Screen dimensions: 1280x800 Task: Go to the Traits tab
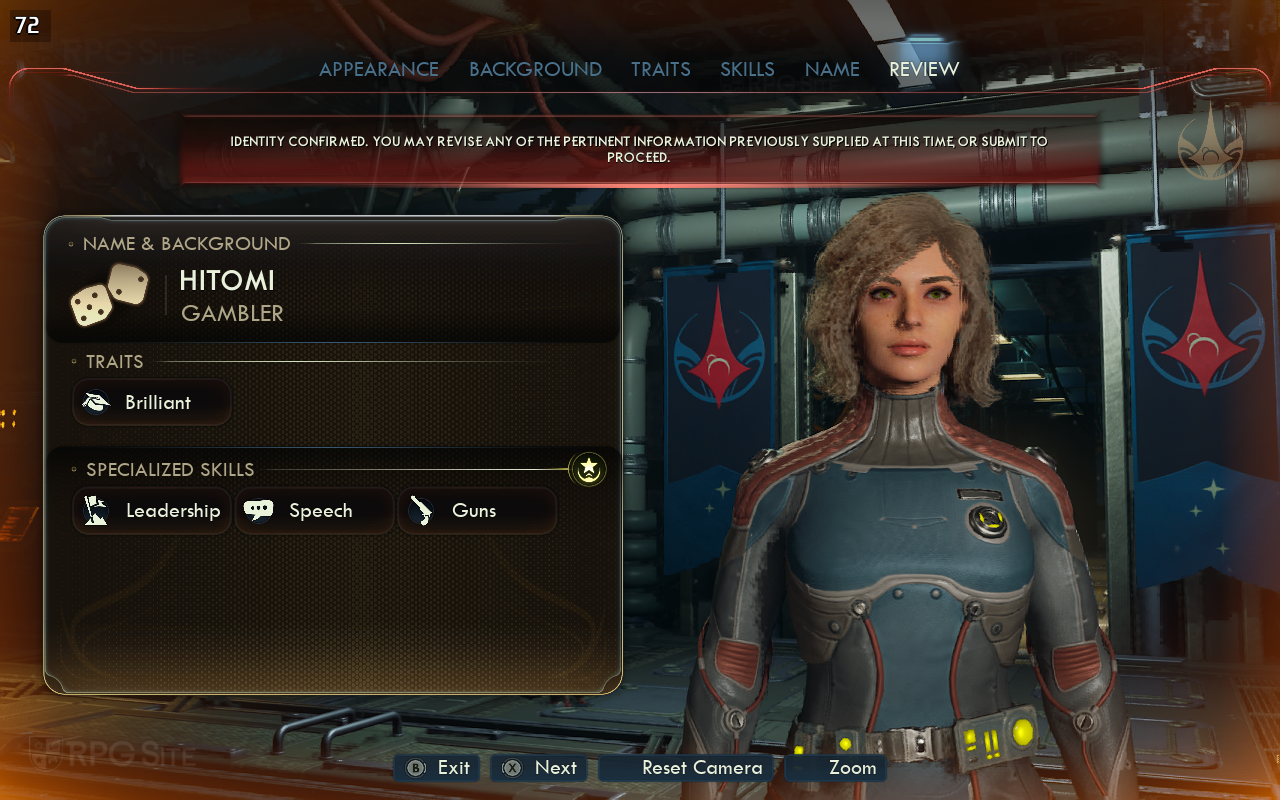coord(660,69)
